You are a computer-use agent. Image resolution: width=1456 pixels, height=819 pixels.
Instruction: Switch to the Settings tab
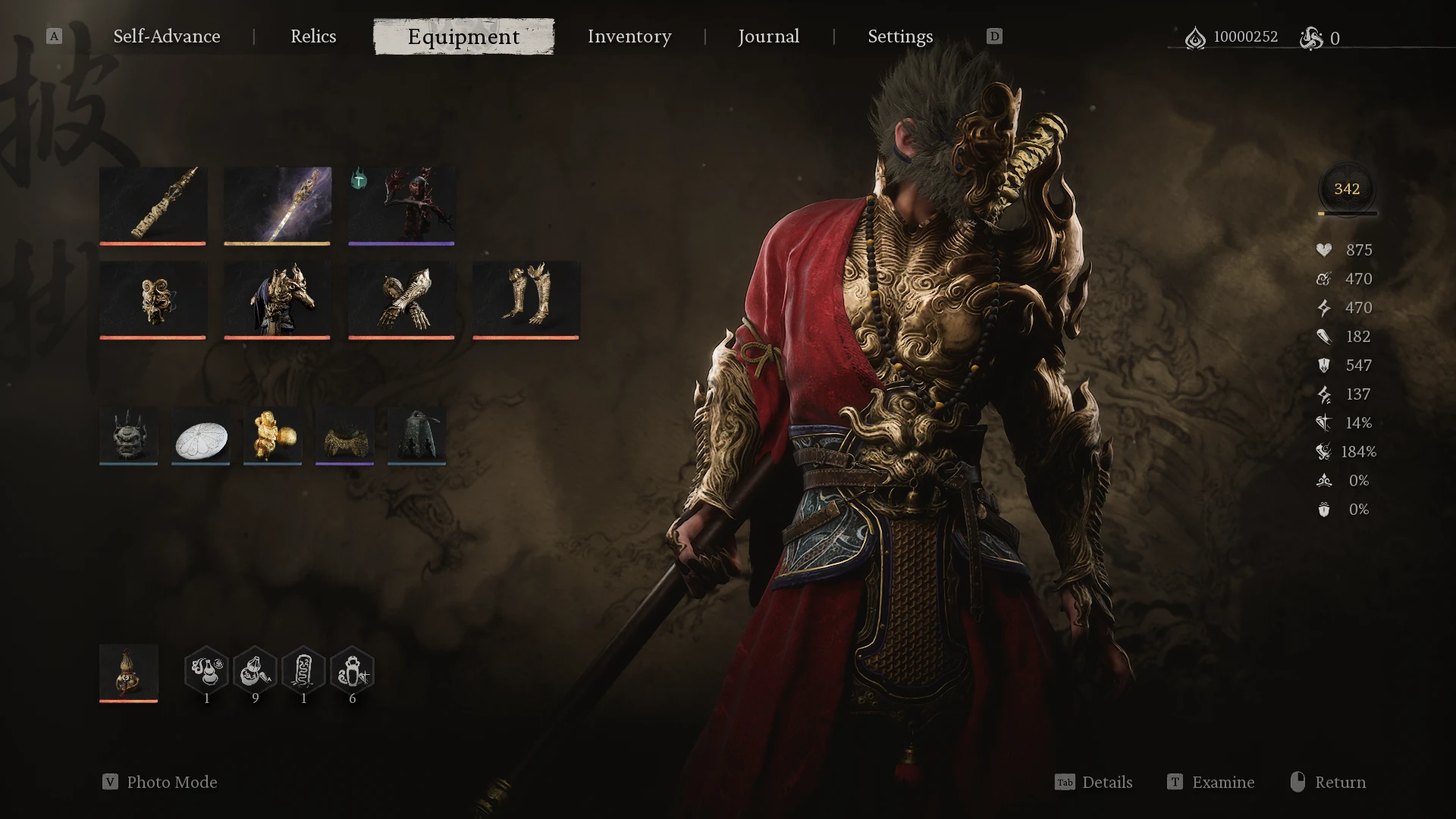click(x=900, y=36)
